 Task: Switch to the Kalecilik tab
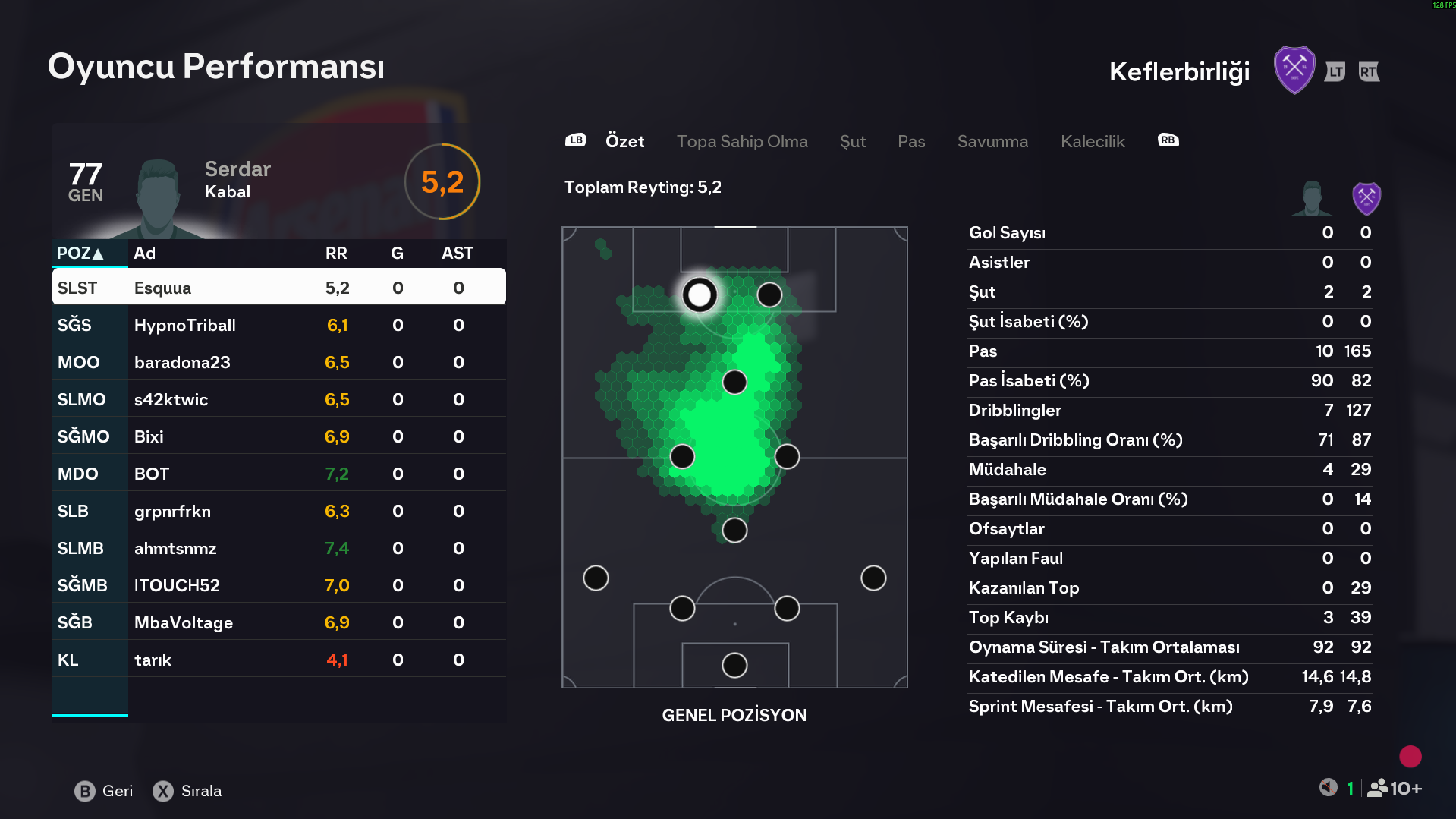pos(1092,142)
